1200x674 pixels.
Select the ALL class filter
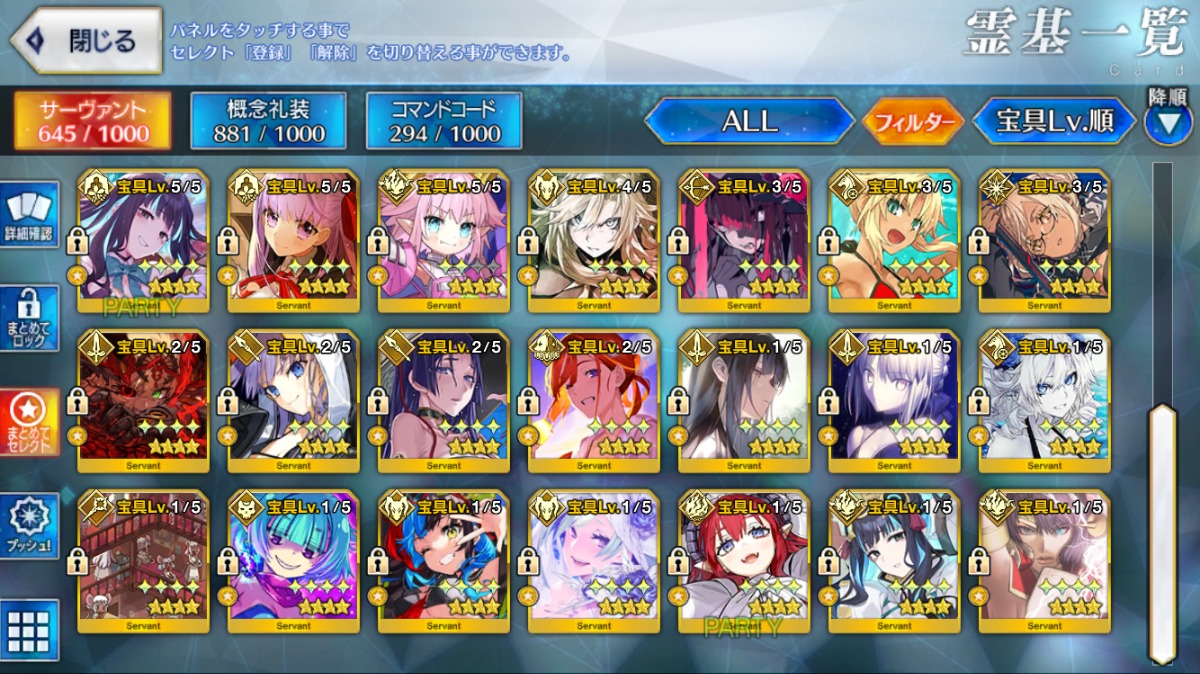(749, 122)
